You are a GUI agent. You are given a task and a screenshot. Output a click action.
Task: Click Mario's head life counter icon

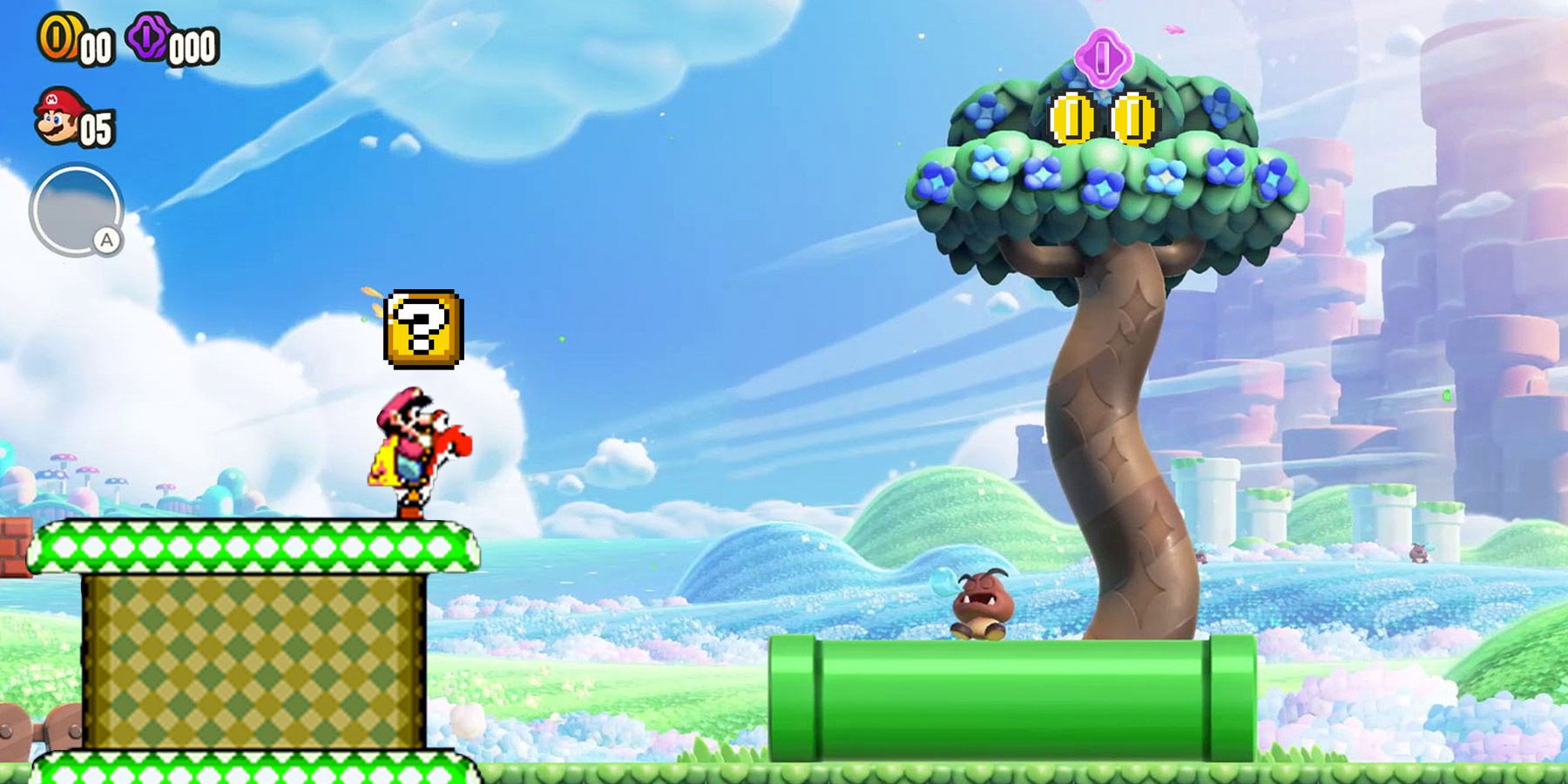click(55, 116)
